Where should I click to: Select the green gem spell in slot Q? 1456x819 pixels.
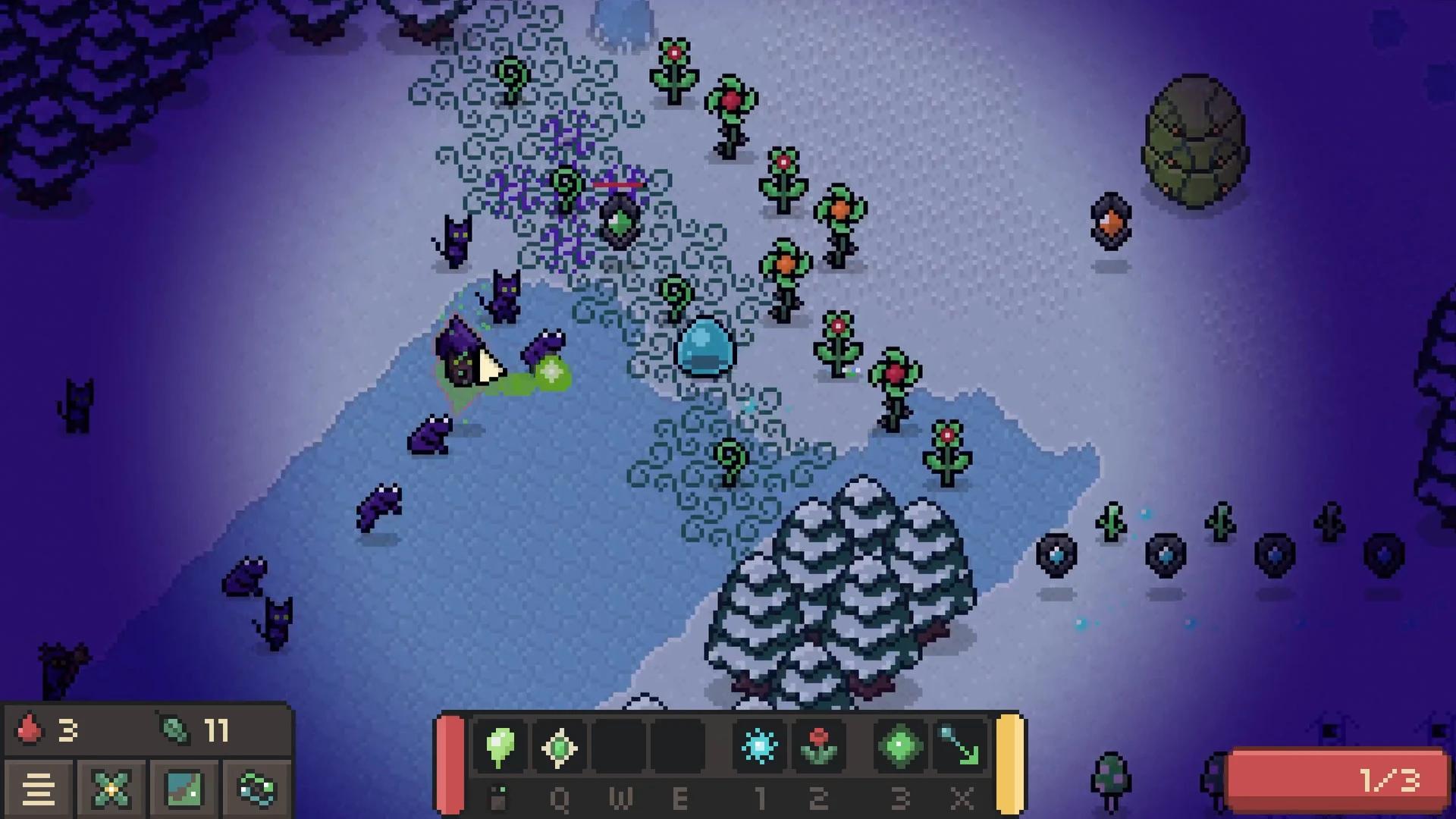pyautogui.click(x=560, y=748)
